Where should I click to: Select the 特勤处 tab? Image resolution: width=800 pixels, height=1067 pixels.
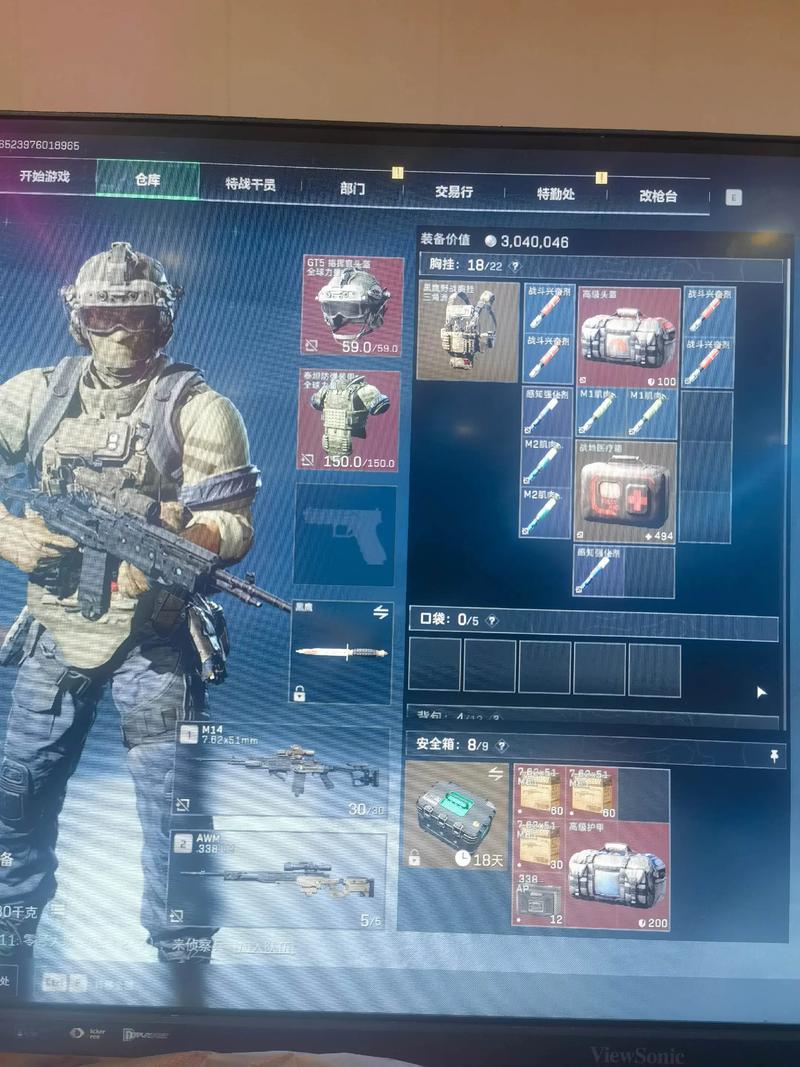pyautogui.click(x=556, y=193)
